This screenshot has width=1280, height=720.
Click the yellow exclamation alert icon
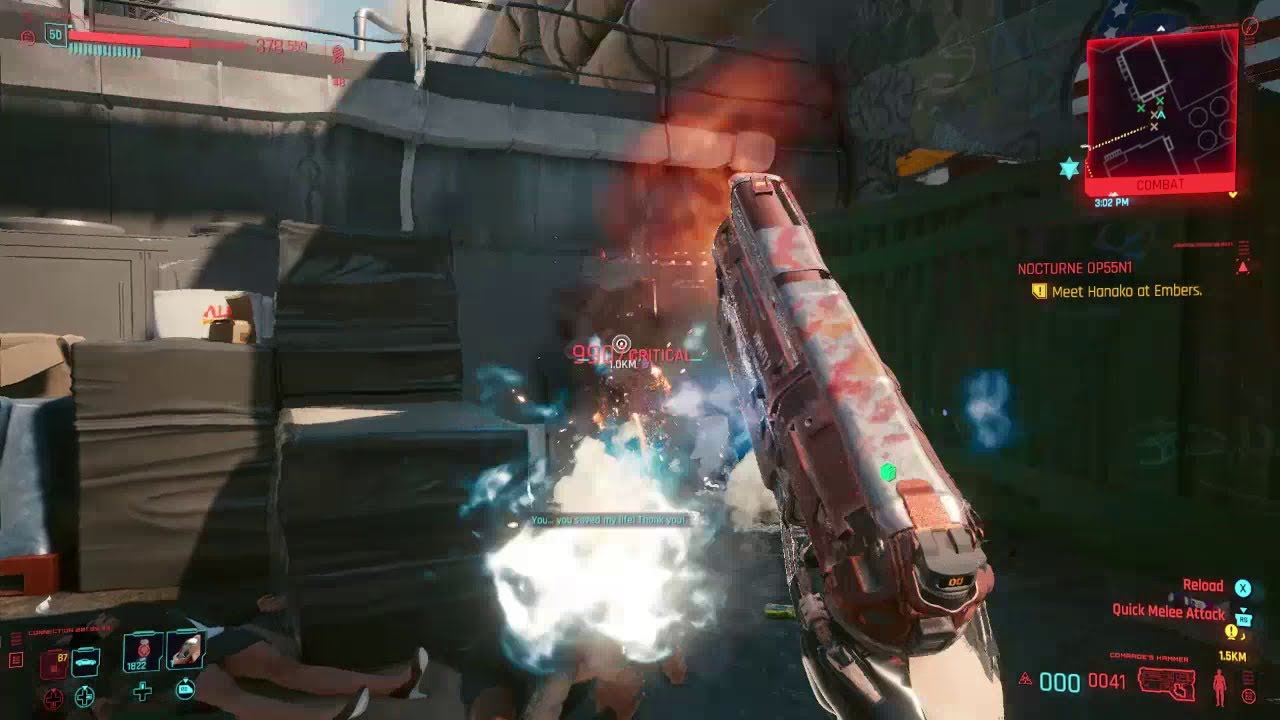tap(1231, 631)
